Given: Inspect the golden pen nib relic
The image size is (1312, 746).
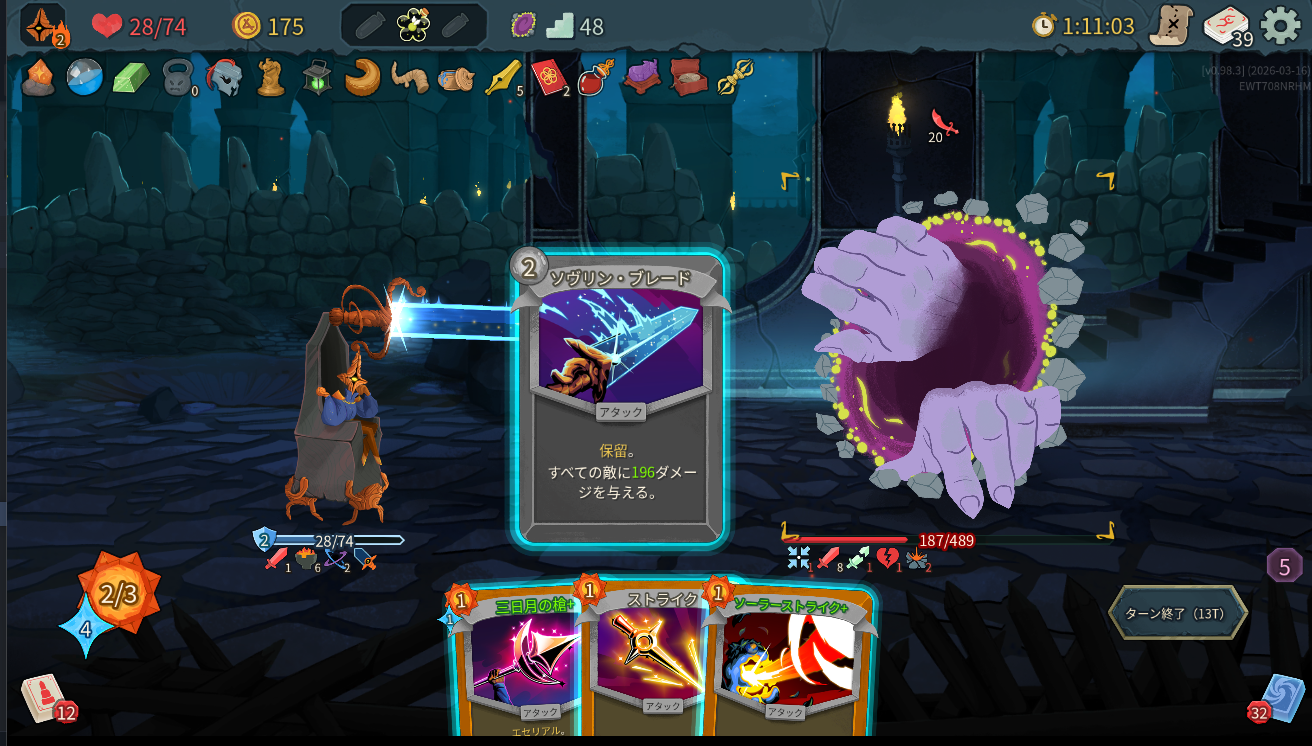Looking at the screenshot, I should pos(502,77).
